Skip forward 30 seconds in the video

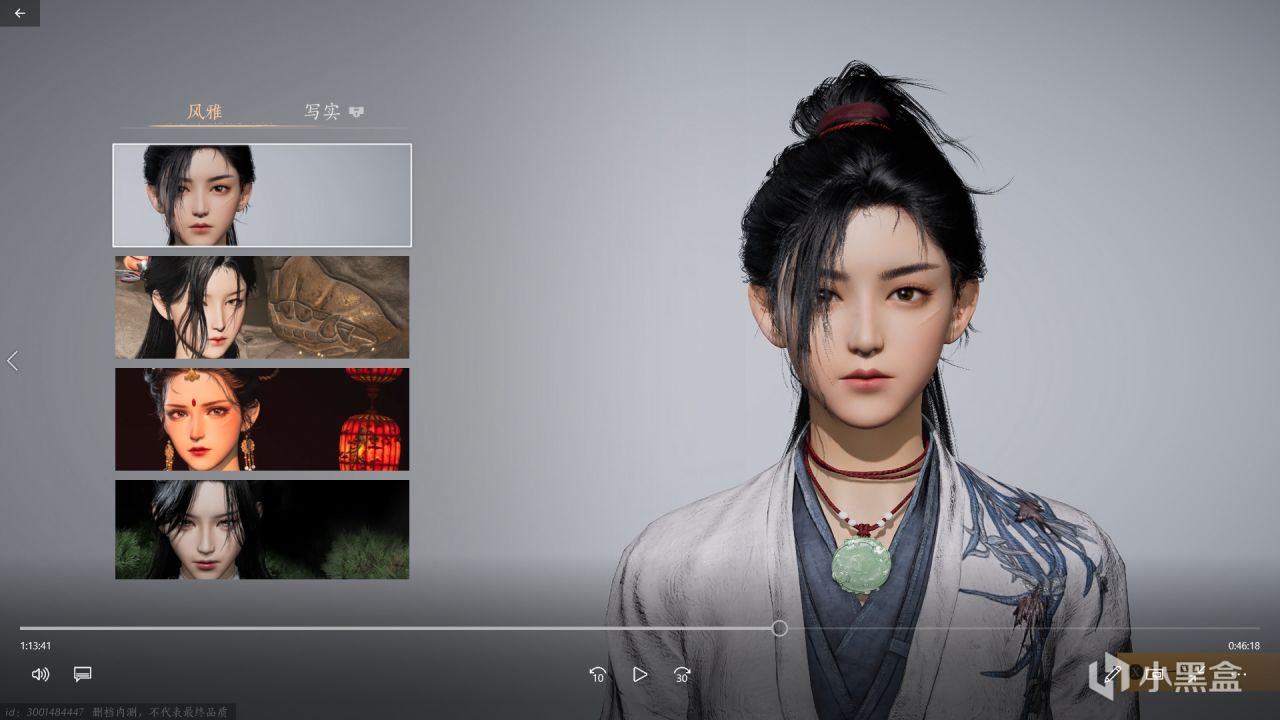click(681, 675)
